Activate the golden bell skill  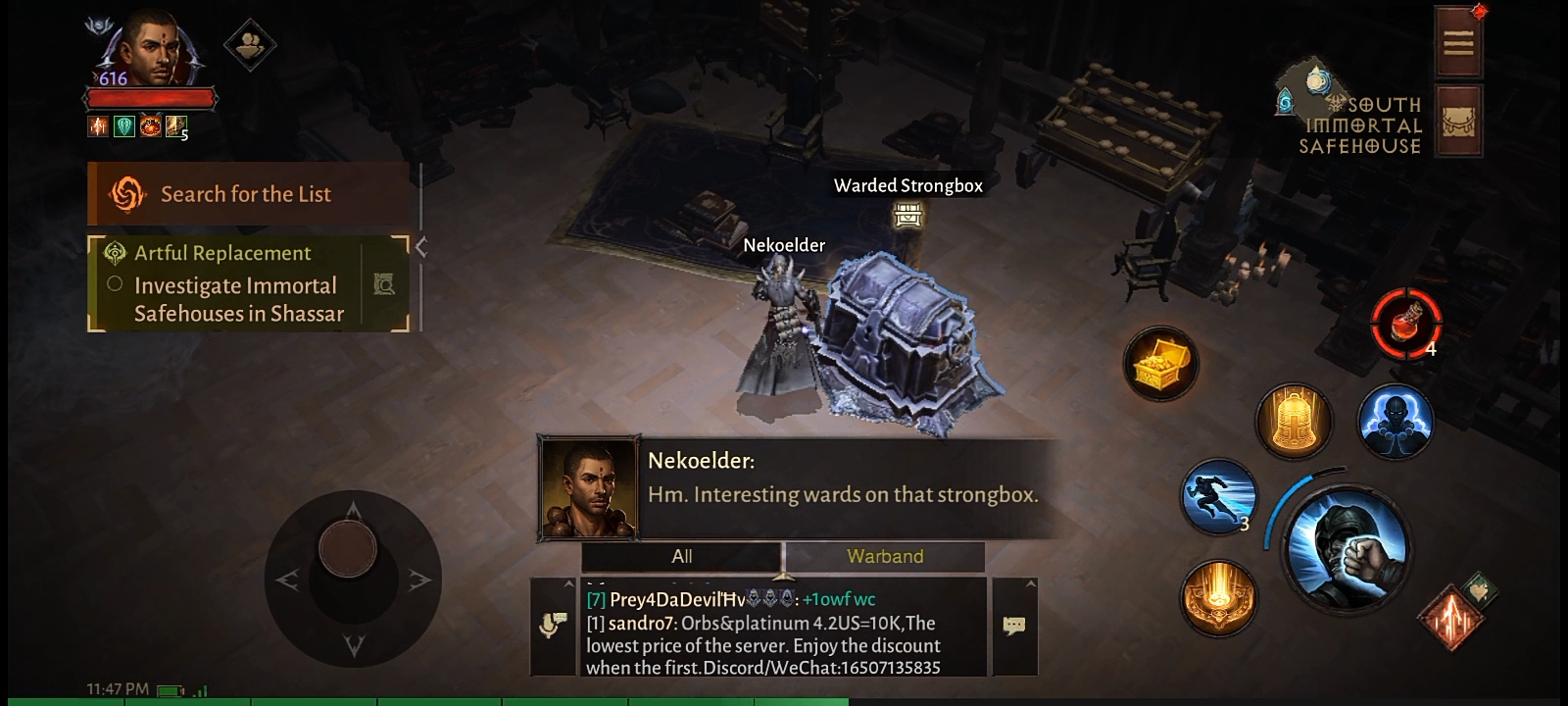(1293, 422)
